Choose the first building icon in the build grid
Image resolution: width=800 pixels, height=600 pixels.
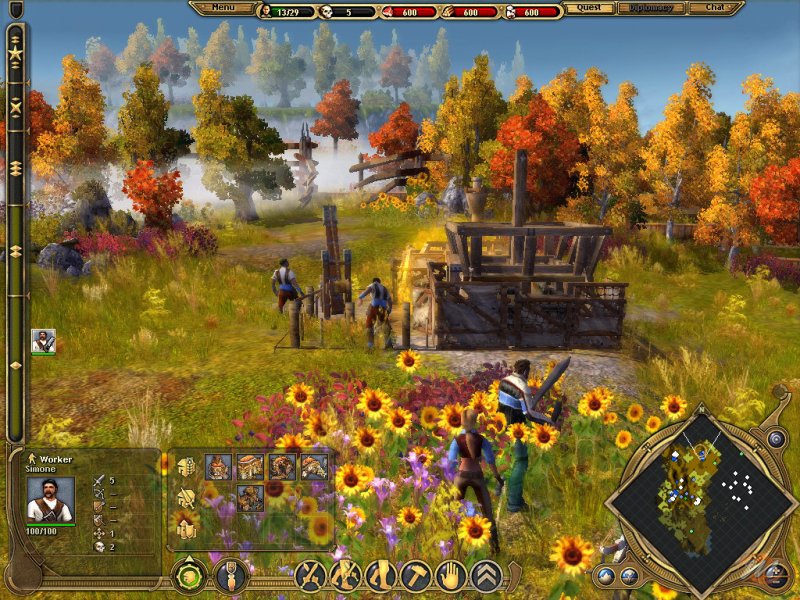(218, 467)
